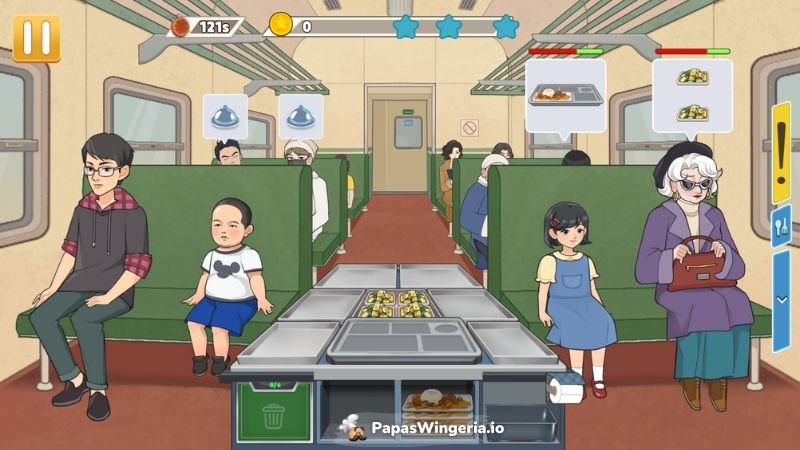This screenshot has height=450, width=800.
Task: Click the PapasWingeria.io watermark link
Action: tap(422, 428)
